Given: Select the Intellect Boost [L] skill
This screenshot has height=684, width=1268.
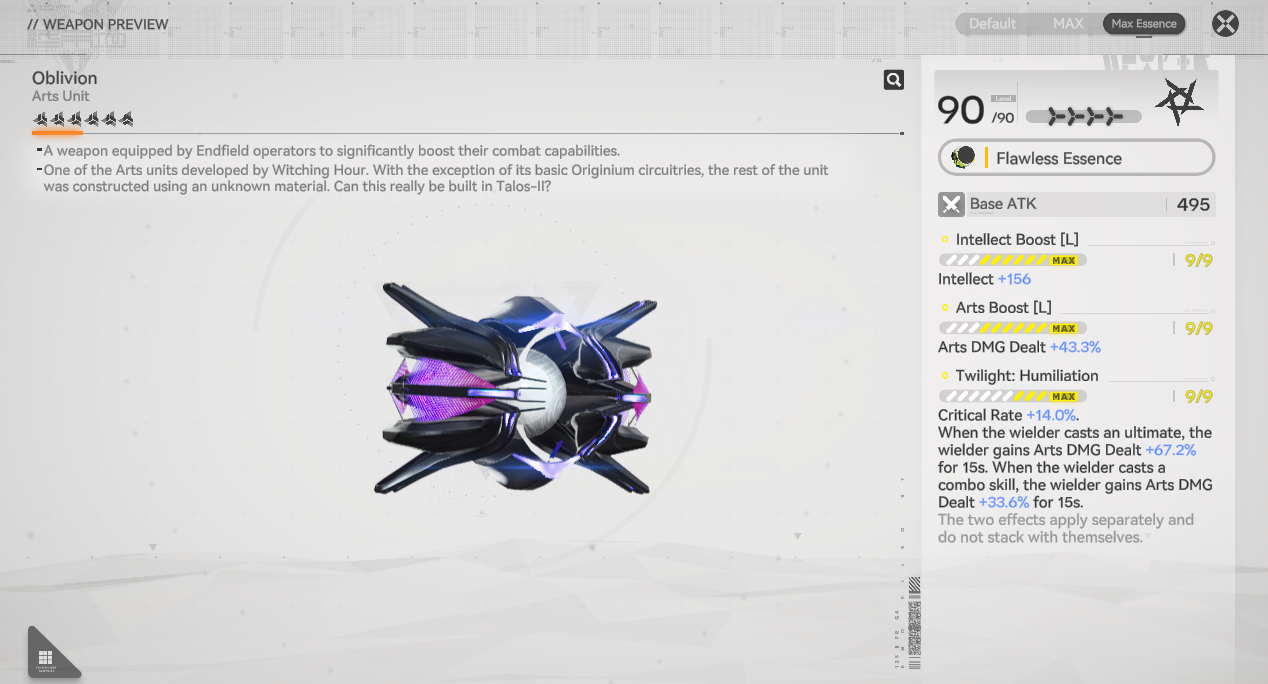Looking at the screenshot, I should coord(1017,240).
